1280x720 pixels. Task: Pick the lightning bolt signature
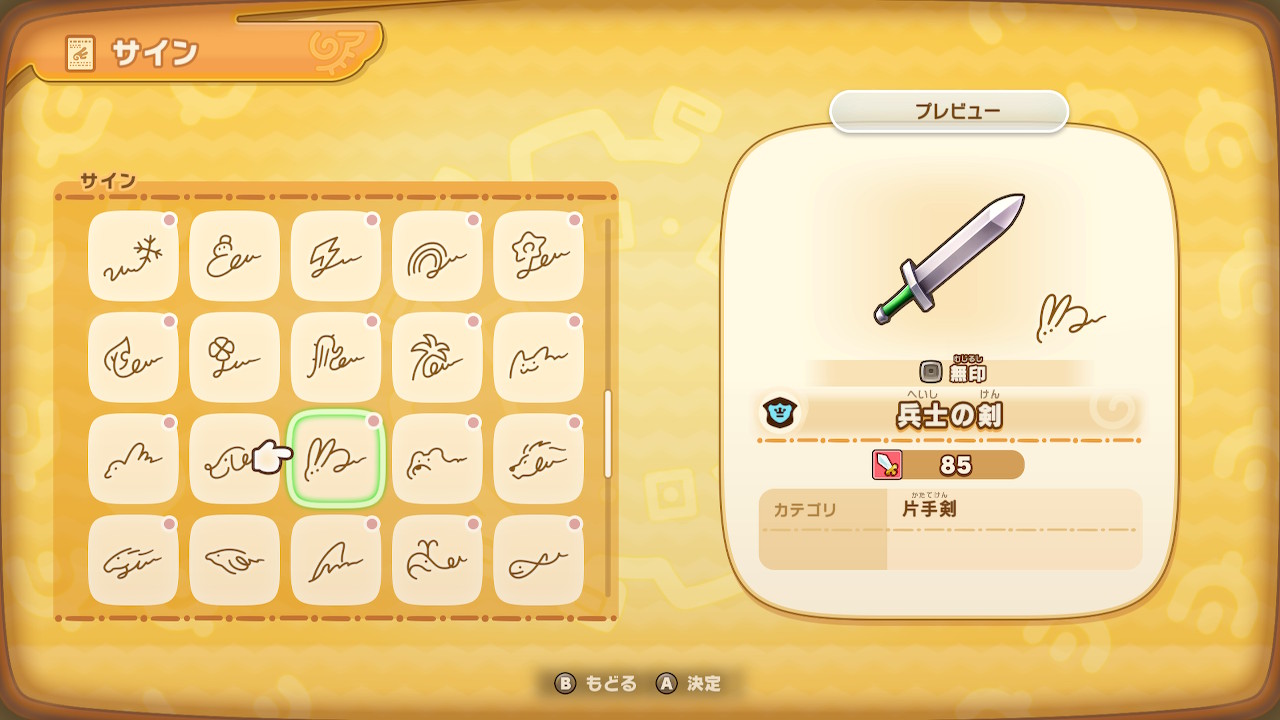336,257
